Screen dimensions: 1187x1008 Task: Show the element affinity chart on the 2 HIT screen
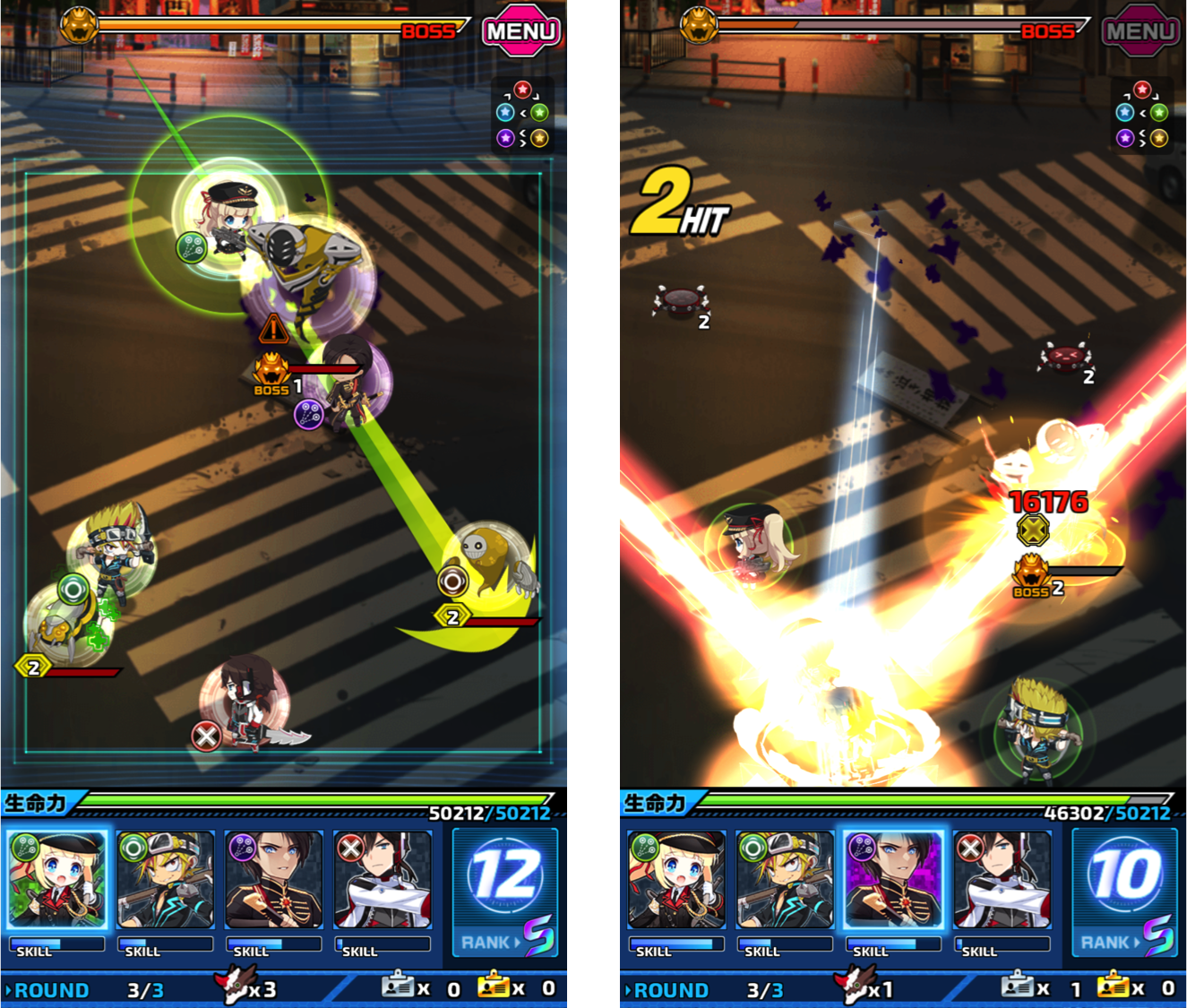coord(1141,115)
